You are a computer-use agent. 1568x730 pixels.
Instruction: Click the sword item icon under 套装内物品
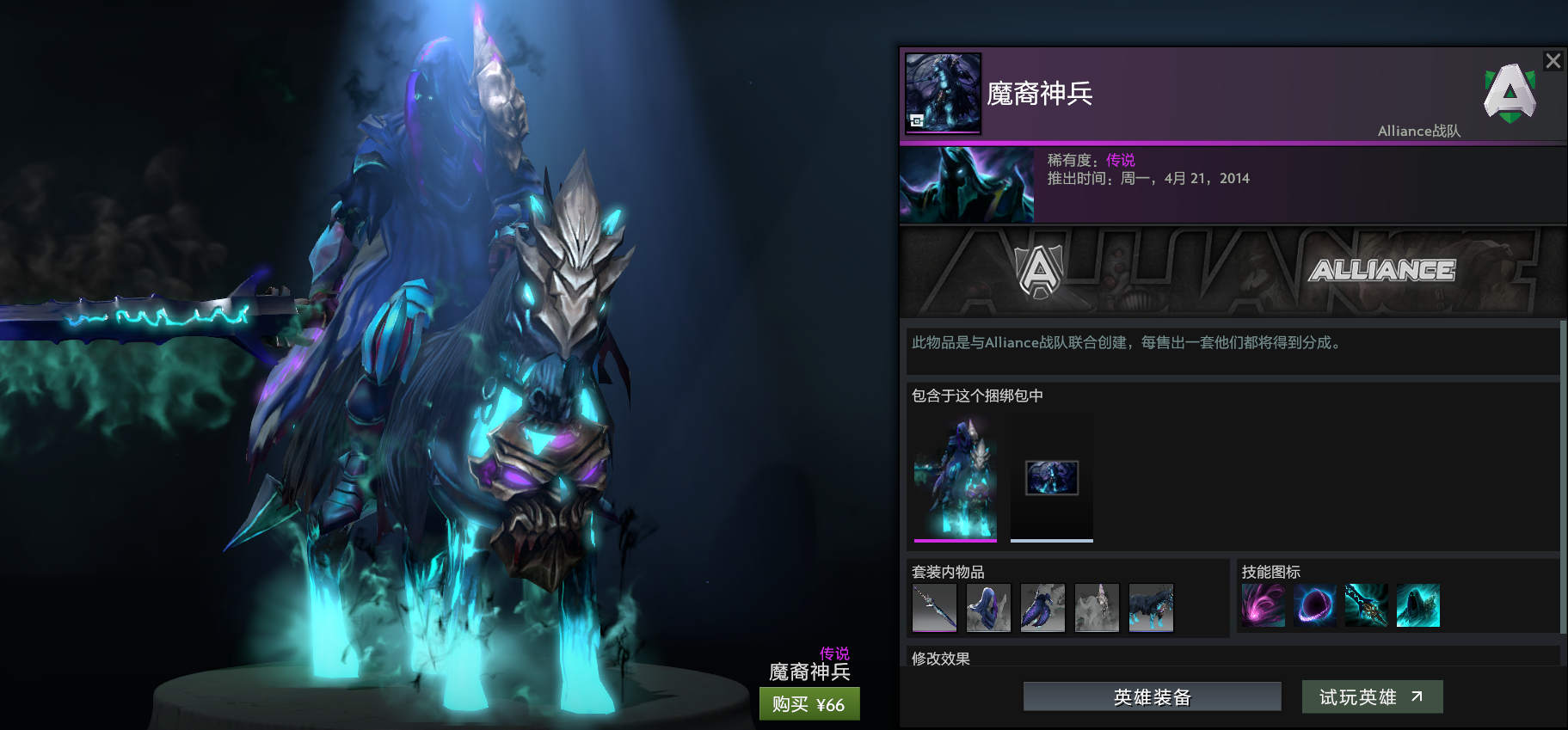[936, 608]
